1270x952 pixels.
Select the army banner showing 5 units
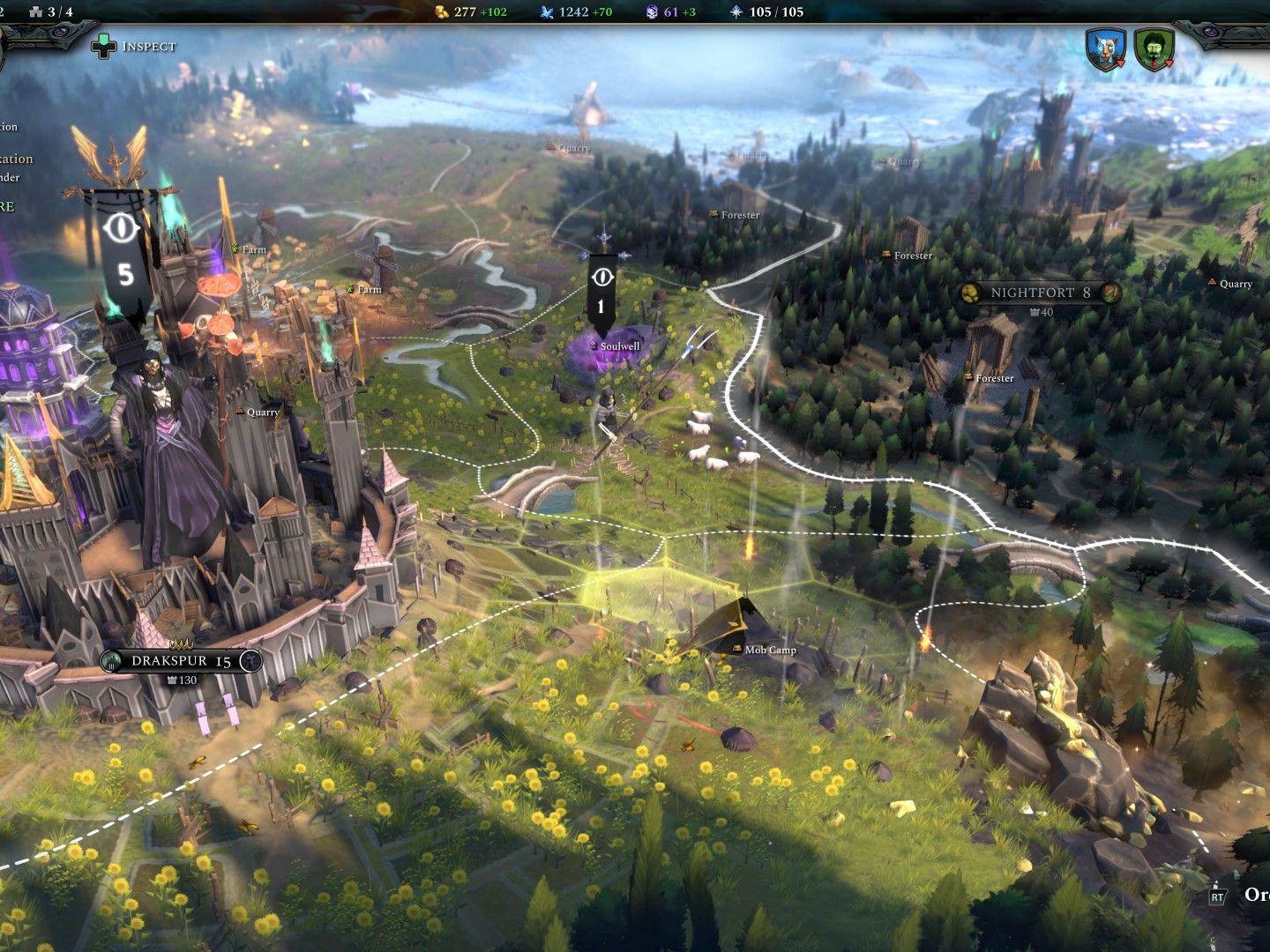[x=124, y=254]
